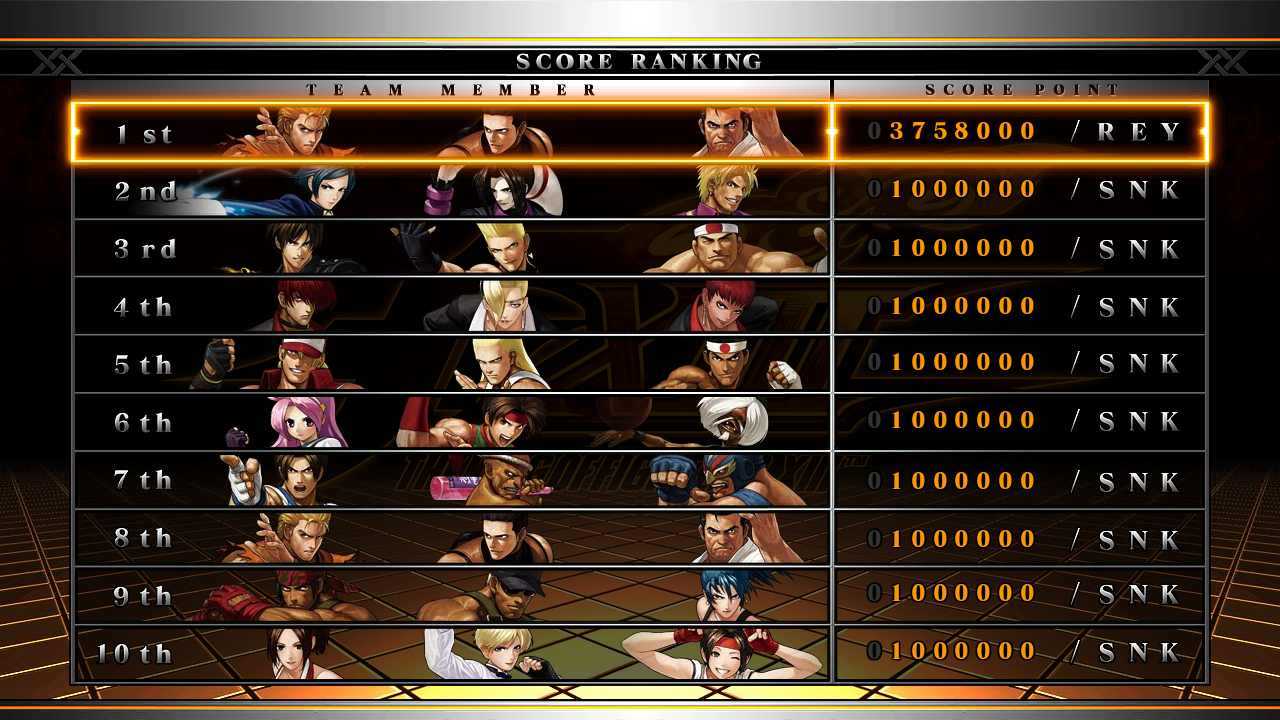
Task: Select the 9th place ranking entry
Action: pyautogui.click(x=640, y=596)
